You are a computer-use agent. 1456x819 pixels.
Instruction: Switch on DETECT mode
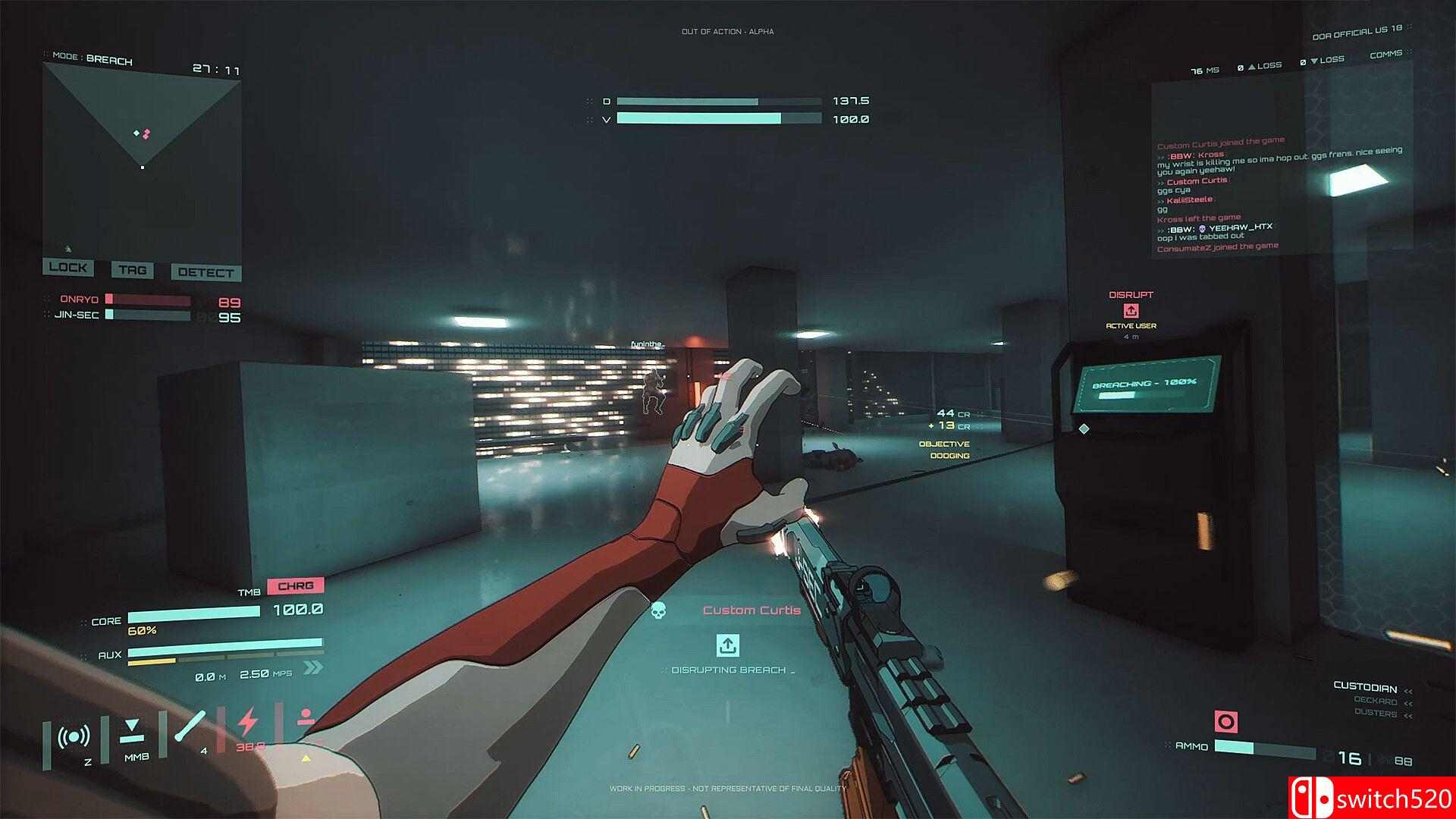(x=207, y=272)
